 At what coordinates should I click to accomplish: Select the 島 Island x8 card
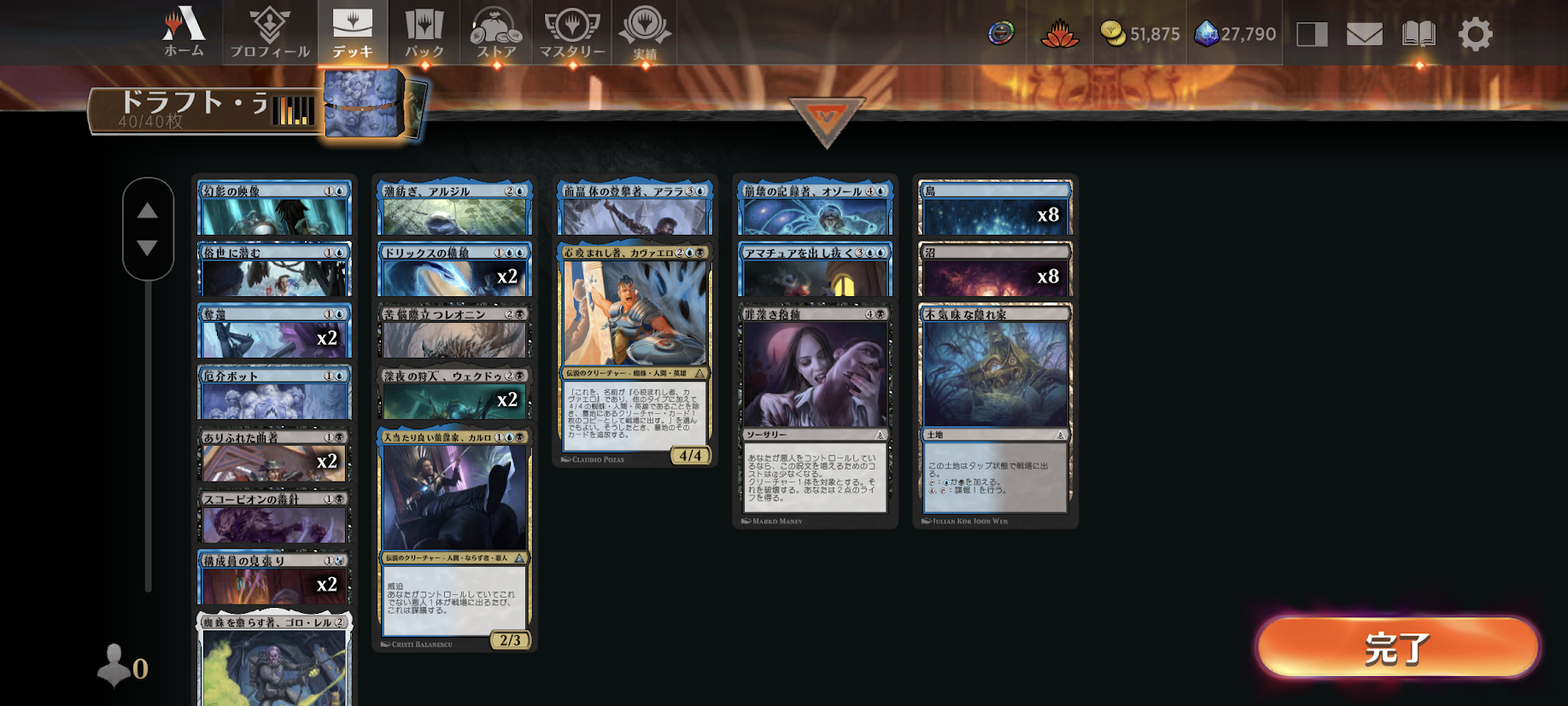(995, 208)
